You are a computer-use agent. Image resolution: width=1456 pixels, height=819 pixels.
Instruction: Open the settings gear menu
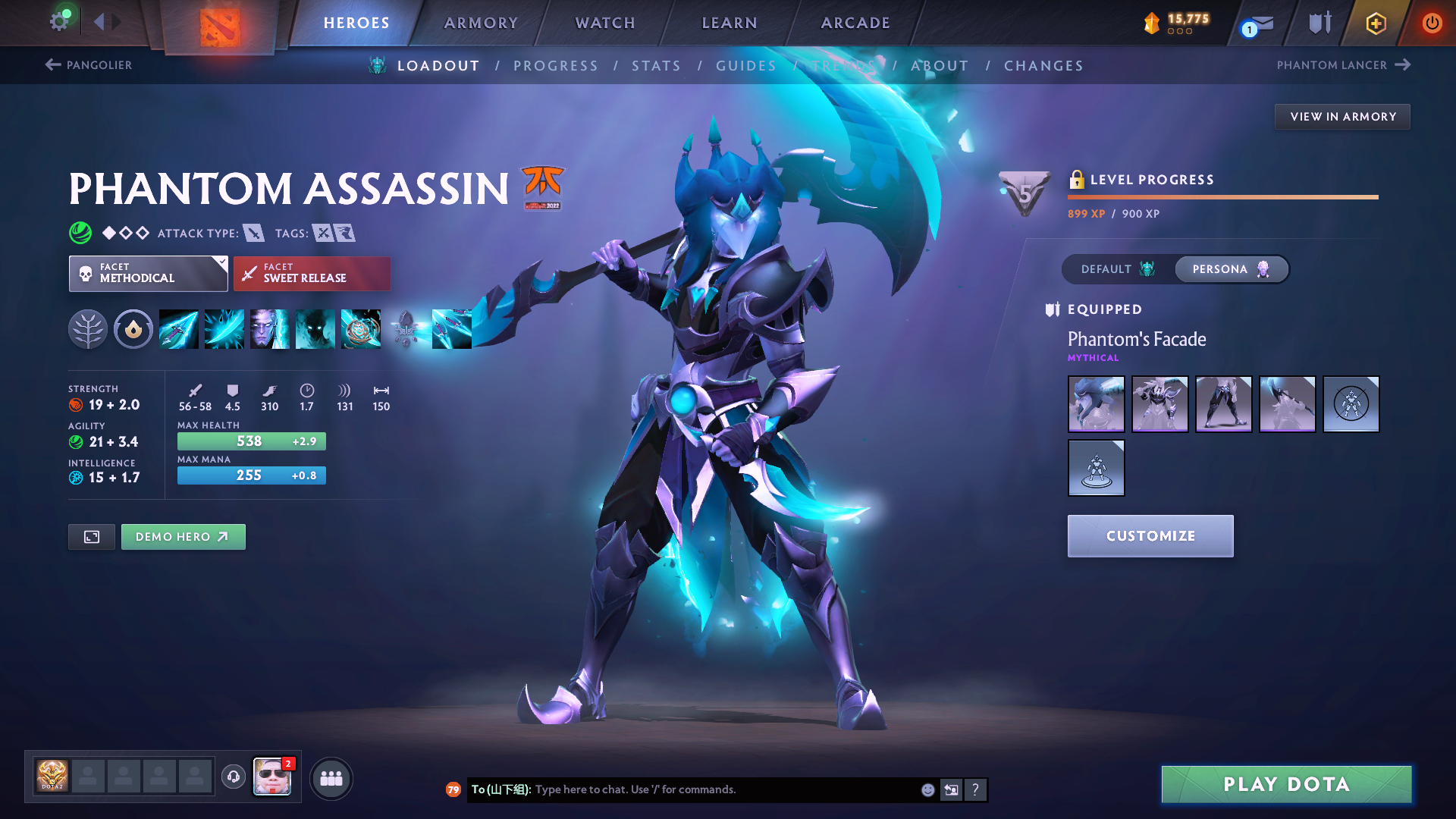coord(59,21)
